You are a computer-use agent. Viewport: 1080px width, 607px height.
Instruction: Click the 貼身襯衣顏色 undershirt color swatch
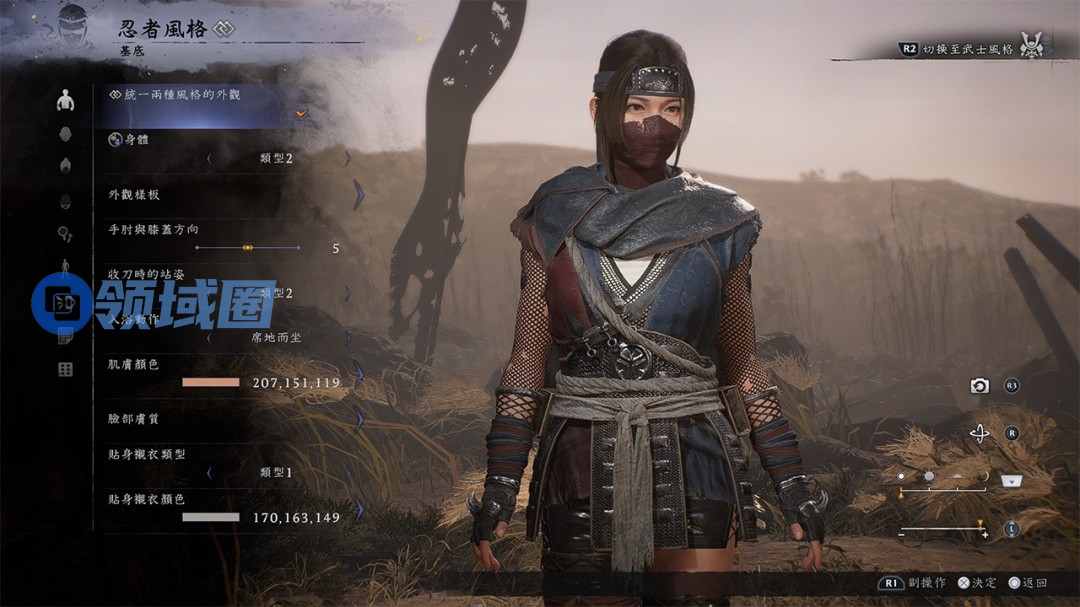[211, 517]
